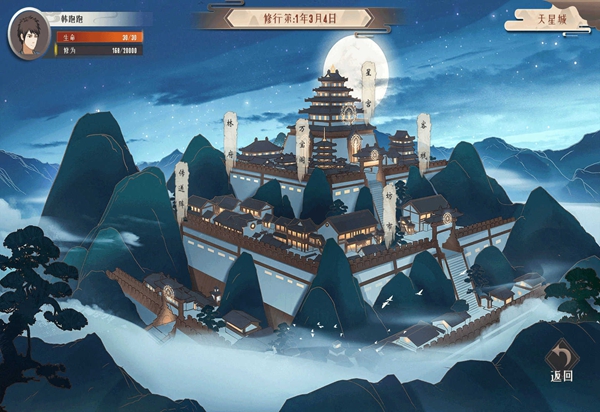Click the 返回 back button

click(561, 360)
